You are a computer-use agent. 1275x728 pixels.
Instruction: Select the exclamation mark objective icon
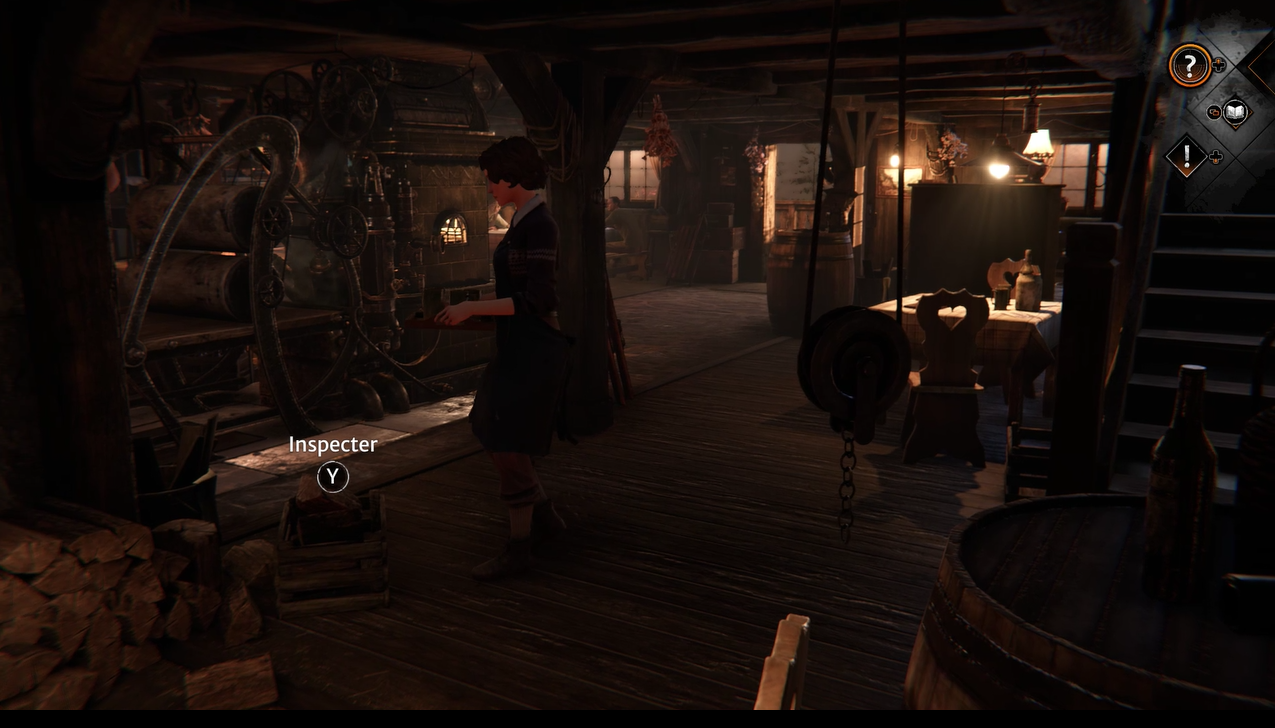[1187, 156]
